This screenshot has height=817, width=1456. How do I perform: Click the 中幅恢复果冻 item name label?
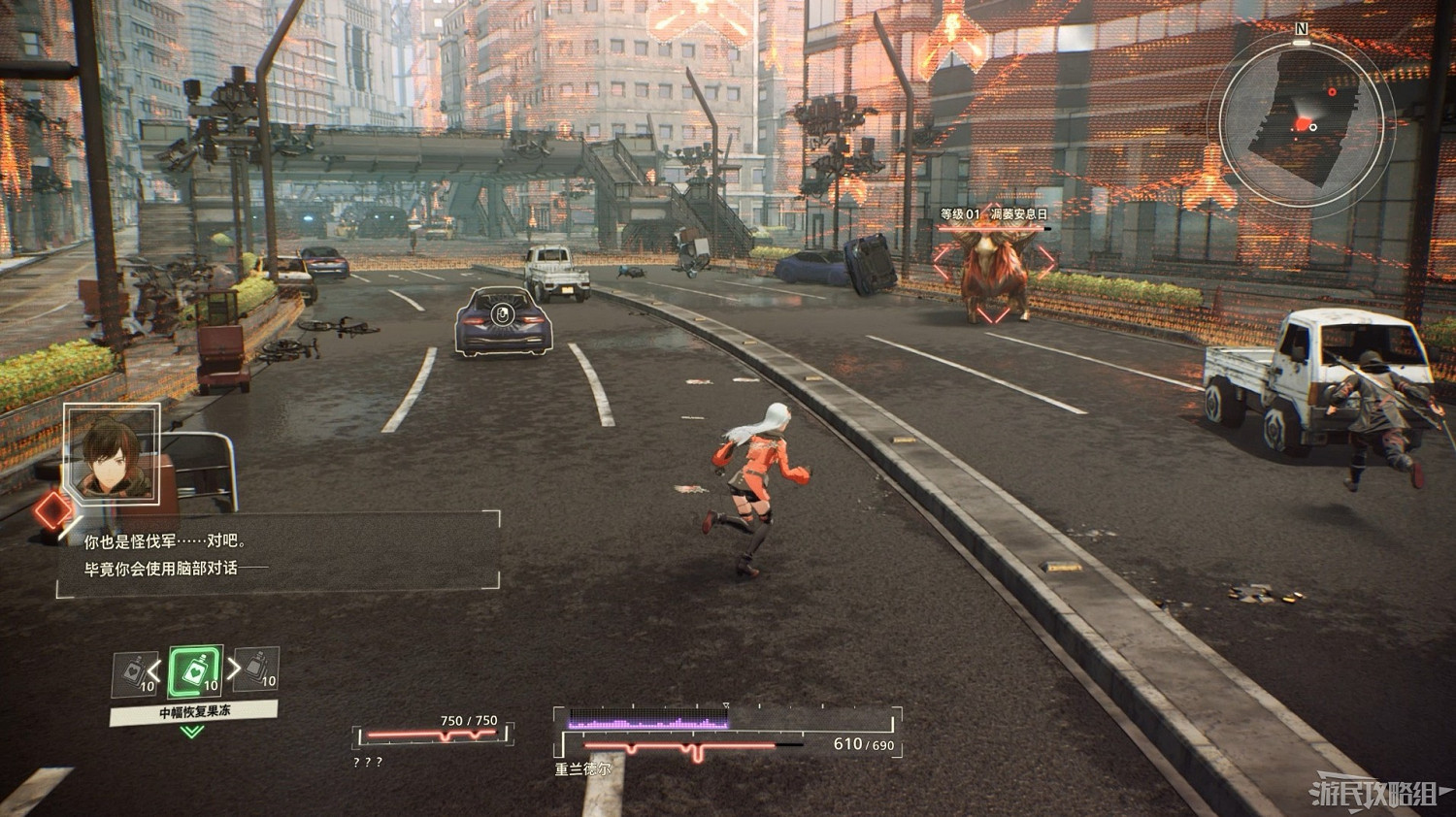point(194,712)
